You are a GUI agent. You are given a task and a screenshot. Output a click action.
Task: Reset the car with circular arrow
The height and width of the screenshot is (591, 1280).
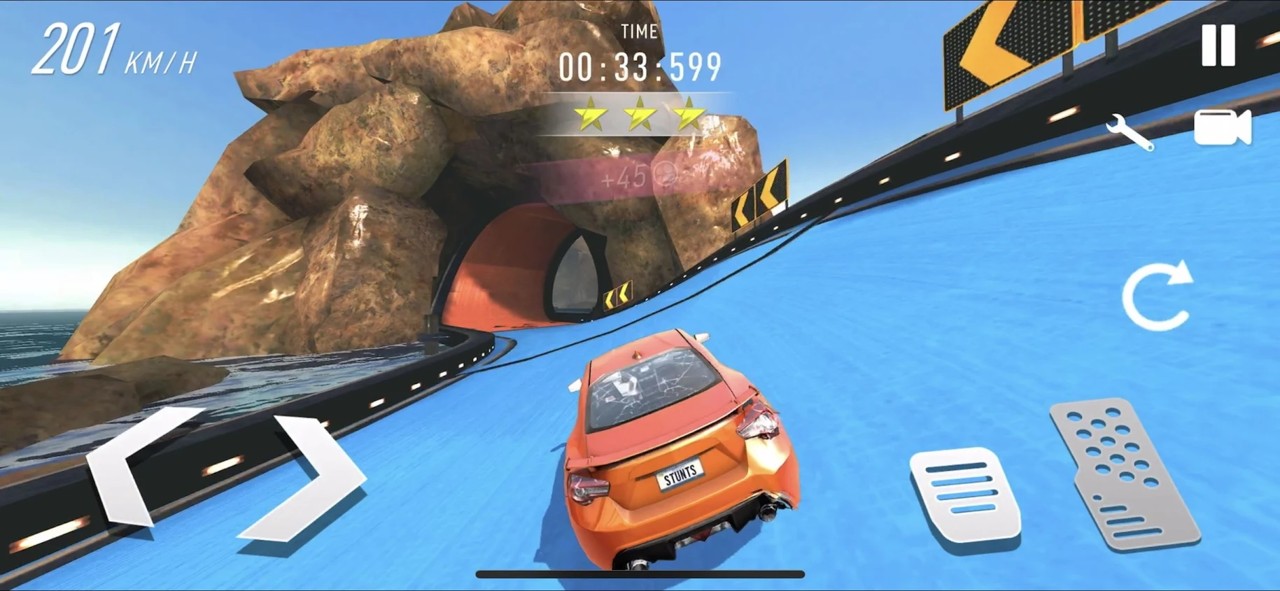point(1157,296)
